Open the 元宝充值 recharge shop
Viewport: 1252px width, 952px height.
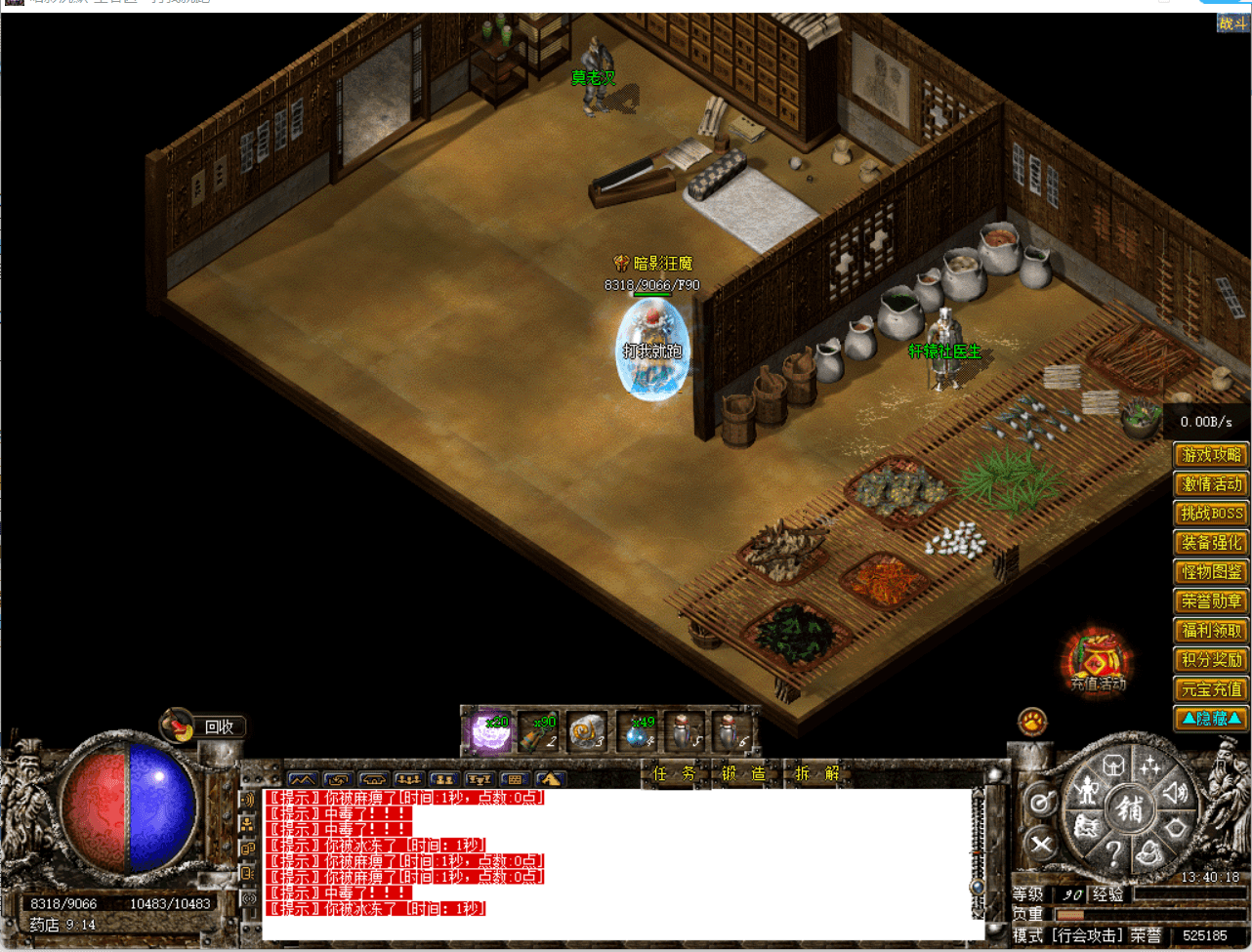click(1211, 689)
